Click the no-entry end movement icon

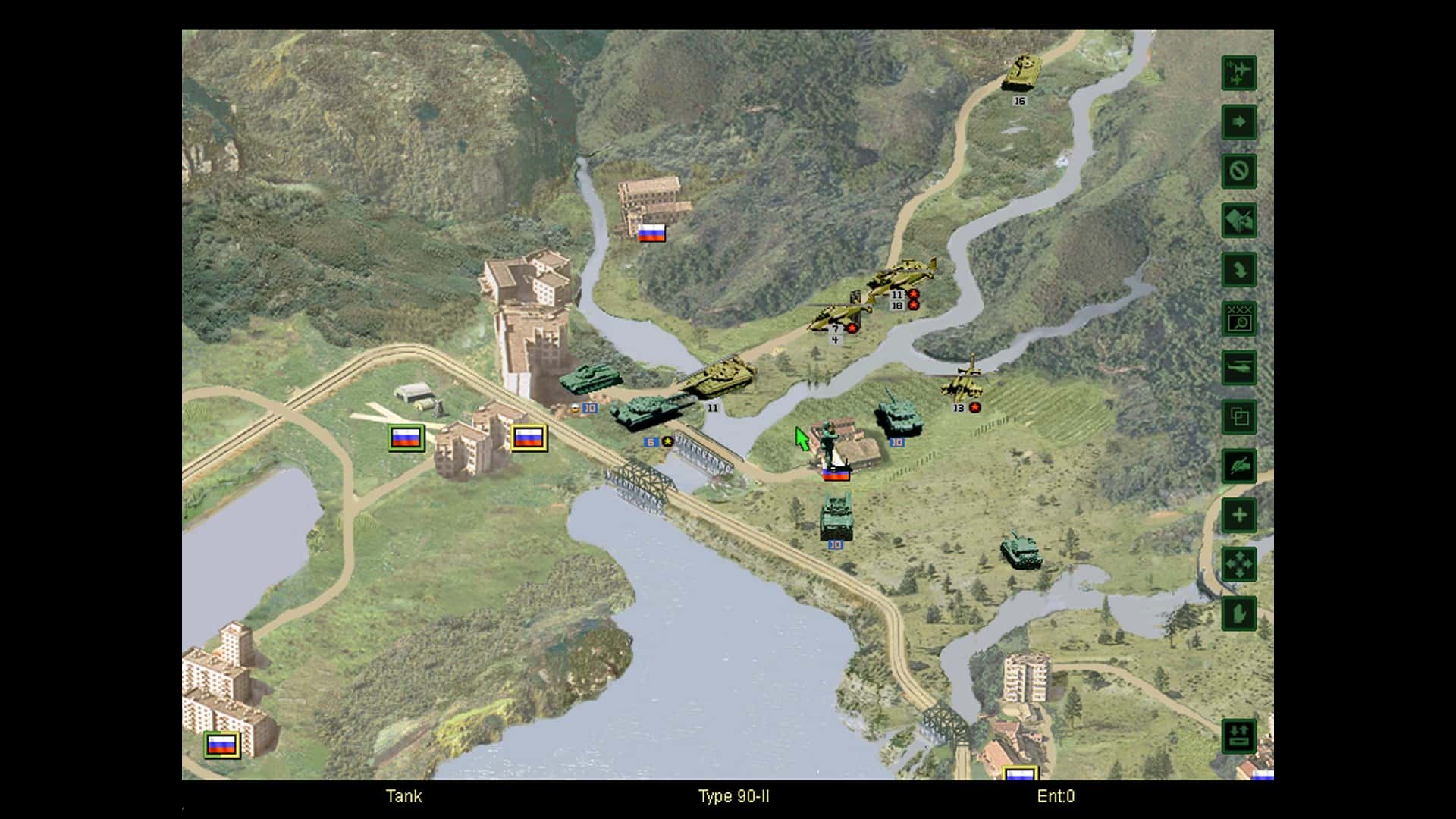[x=1238, y=171]
